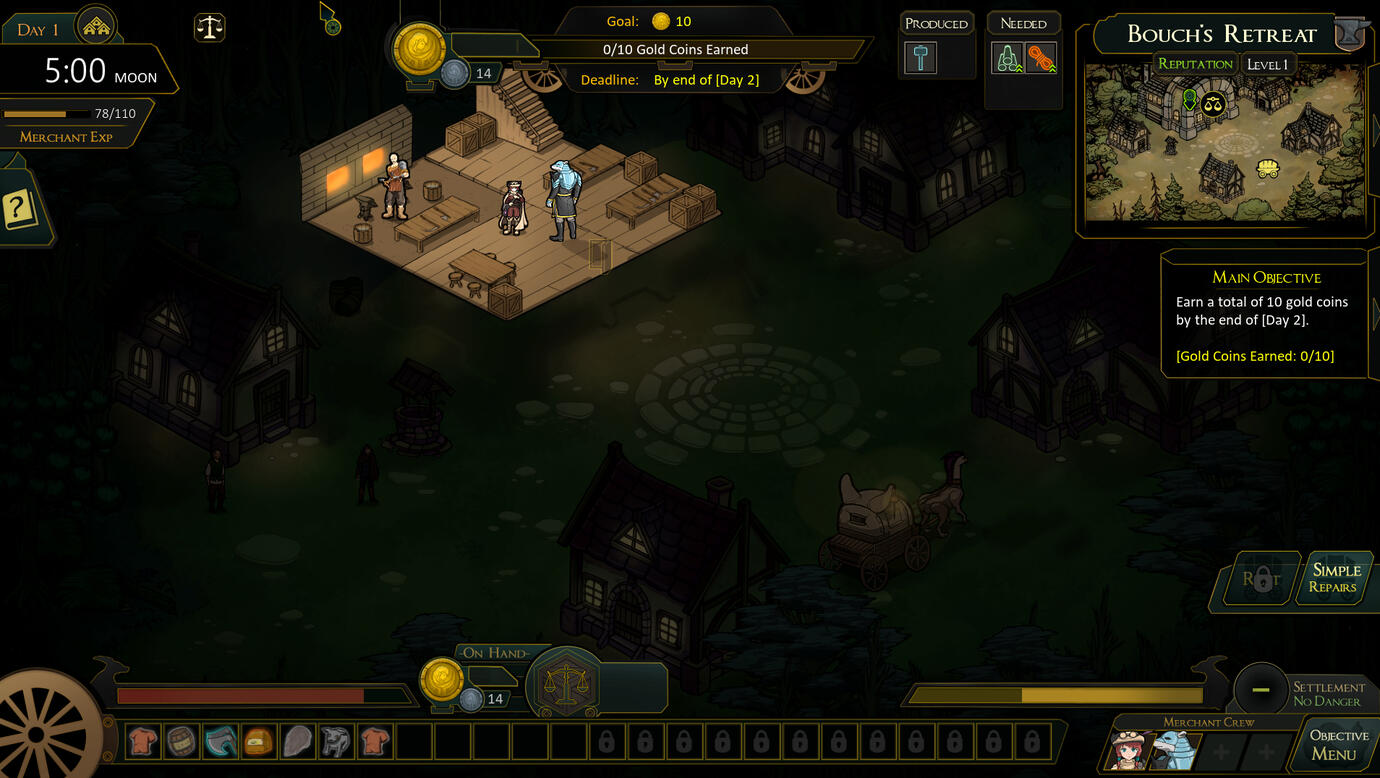Screen dimensions: 1380x778
Task: Click the yellow wagon marker on minimap
Action: (x=1268, y=168)
